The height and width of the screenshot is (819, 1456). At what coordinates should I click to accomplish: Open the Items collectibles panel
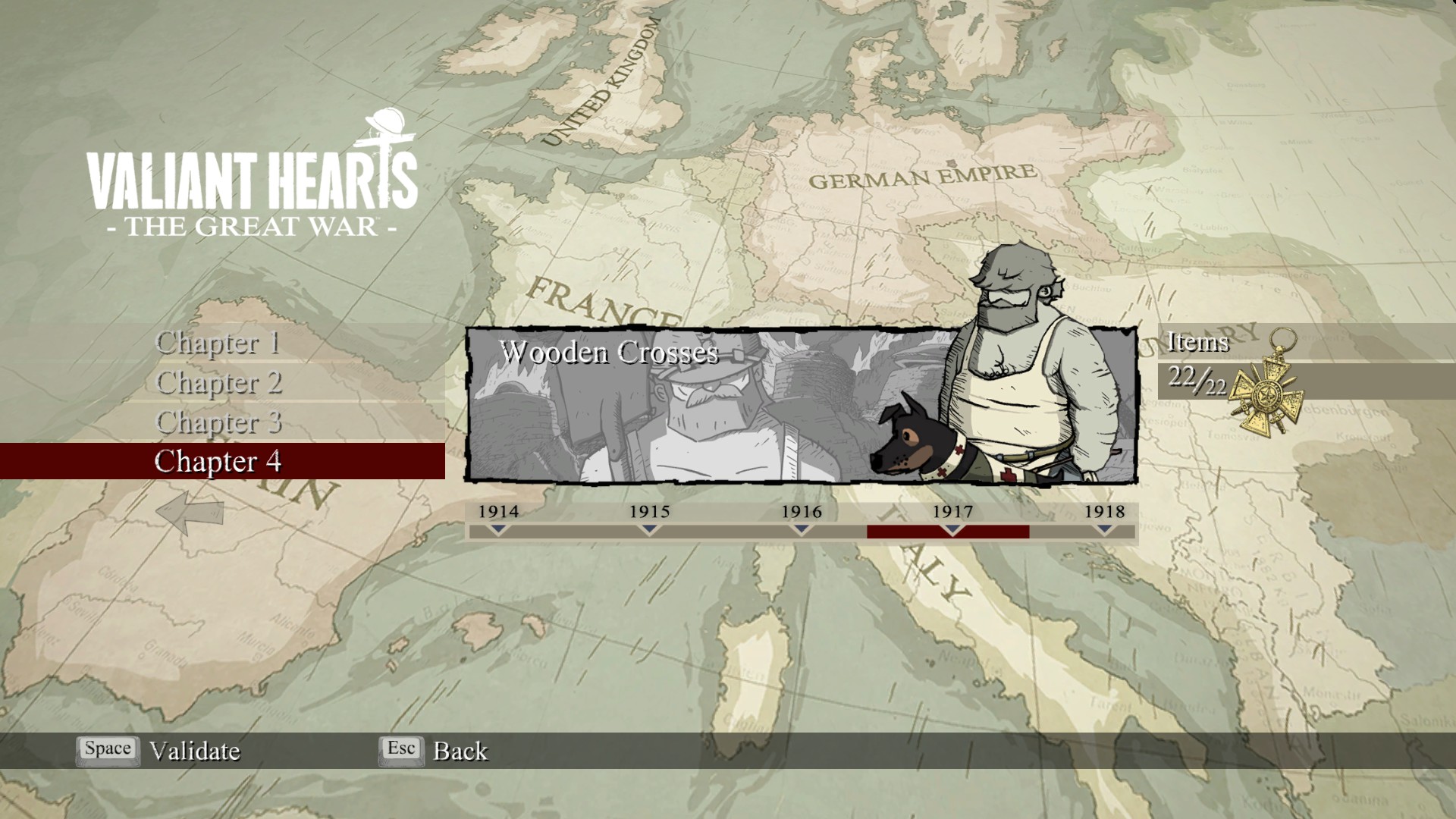point(1198,343)
